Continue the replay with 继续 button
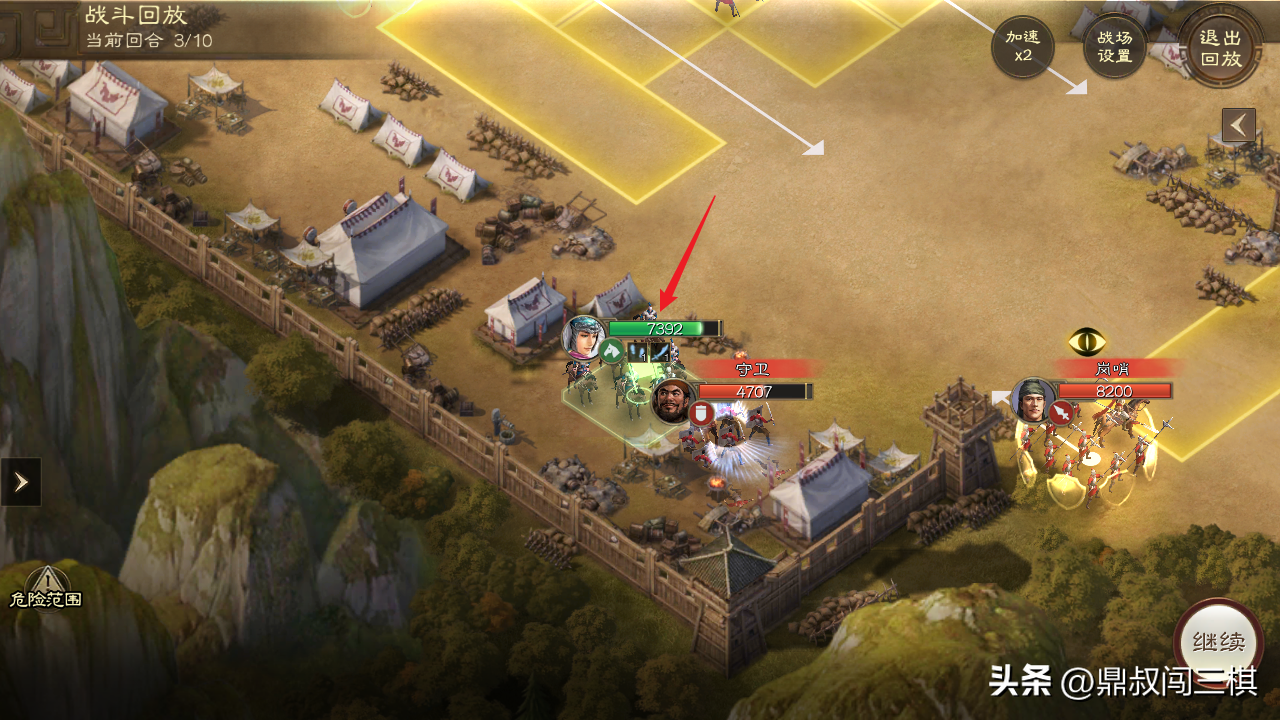The width and height of the screenshot is (1280, 720). (x=1218, y=642)
